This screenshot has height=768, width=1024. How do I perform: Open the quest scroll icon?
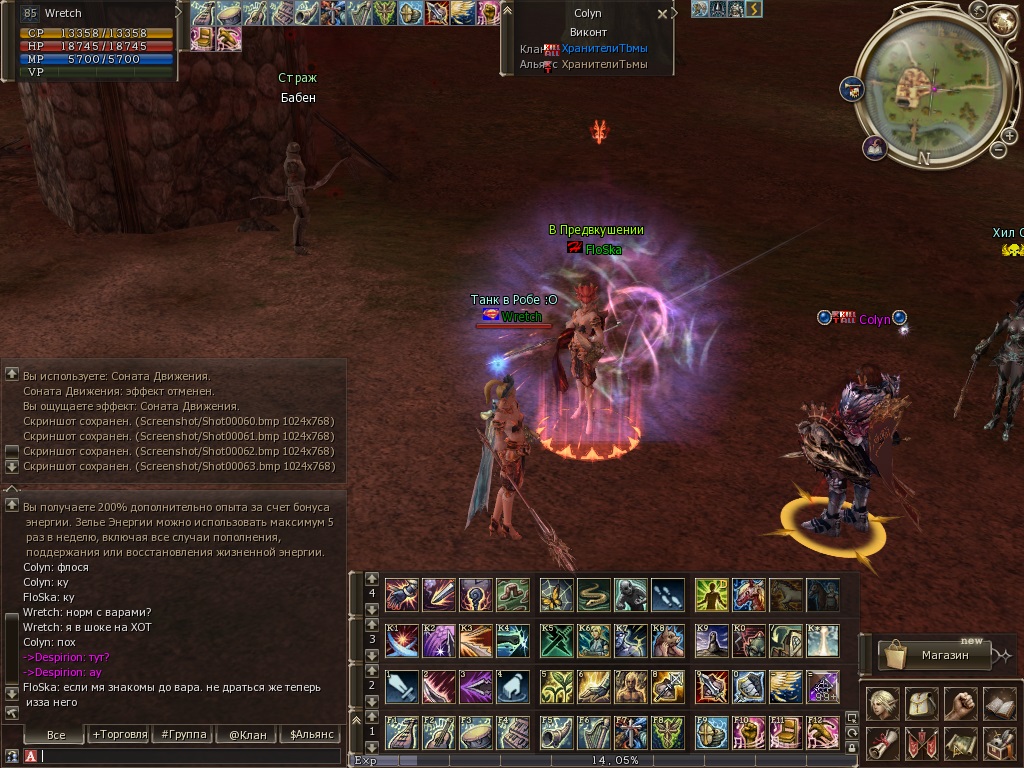pos(881,742)
